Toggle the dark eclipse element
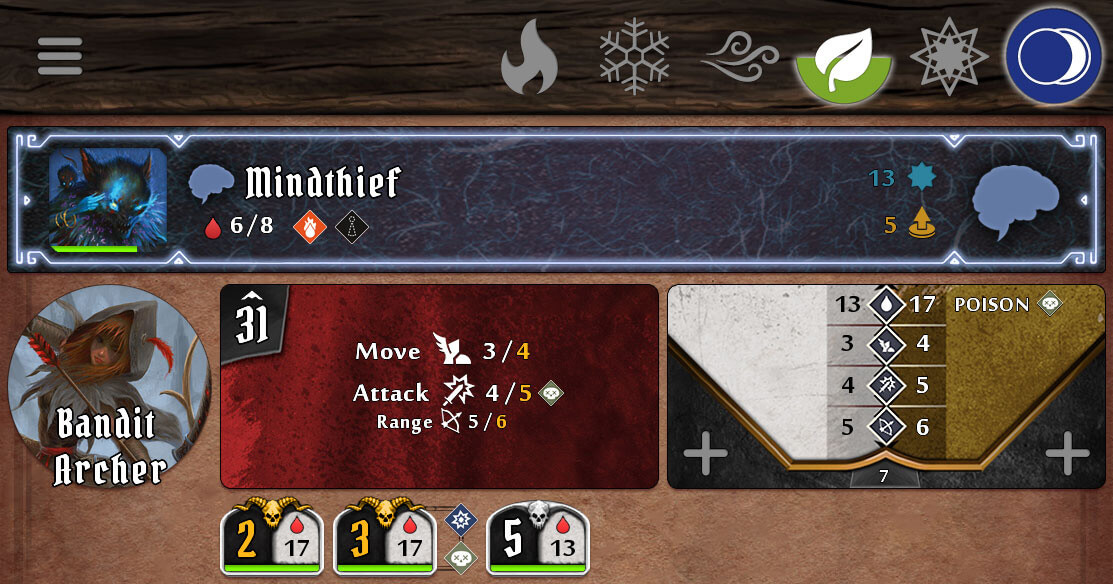The image size is (1113, 584). coord(1053,57)
